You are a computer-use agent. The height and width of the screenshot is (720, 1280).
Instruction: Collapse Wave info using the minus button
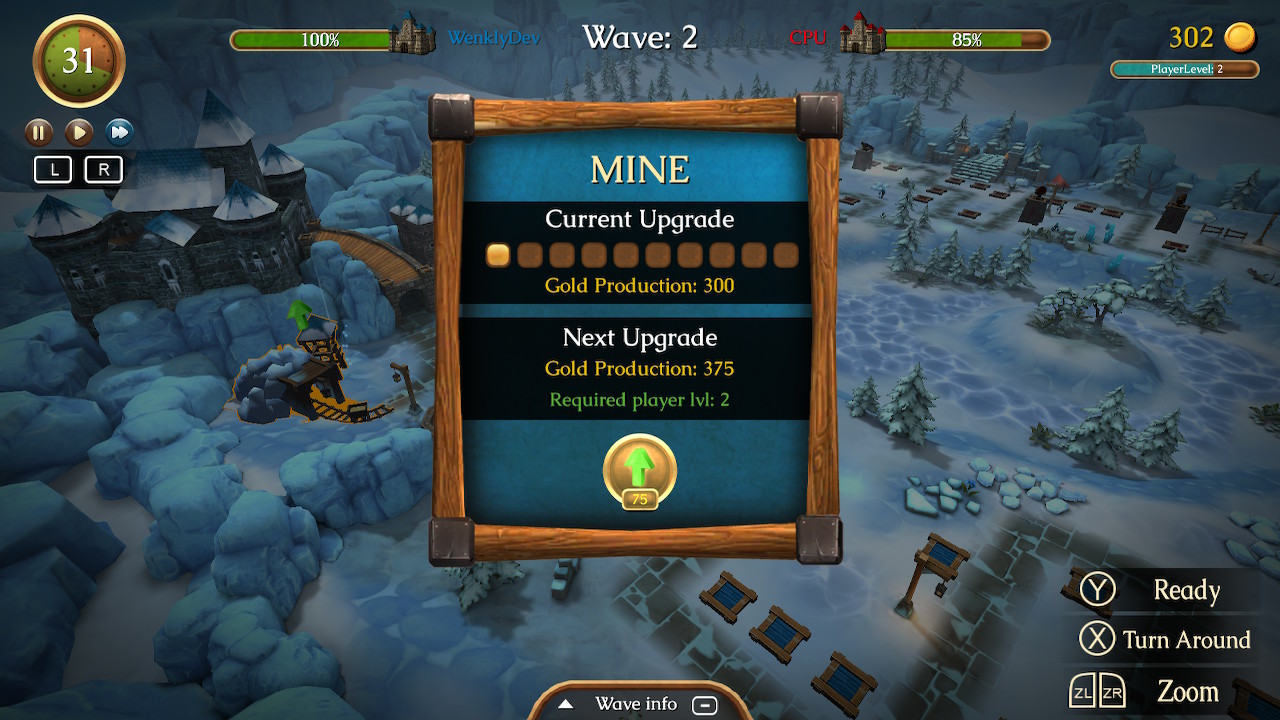(706, 704)
